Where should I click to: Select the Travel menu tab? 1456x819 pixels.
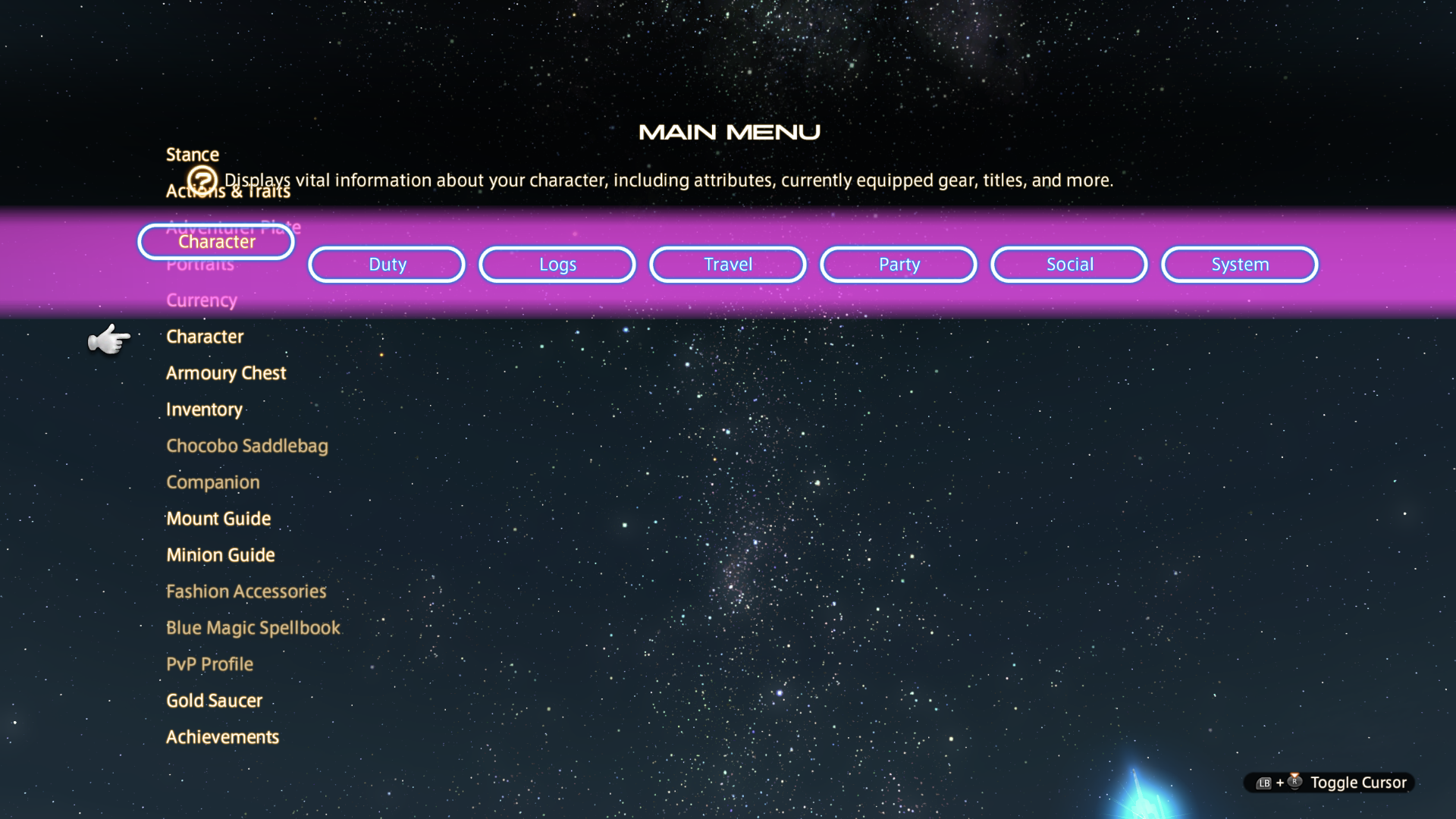[727, 264]
